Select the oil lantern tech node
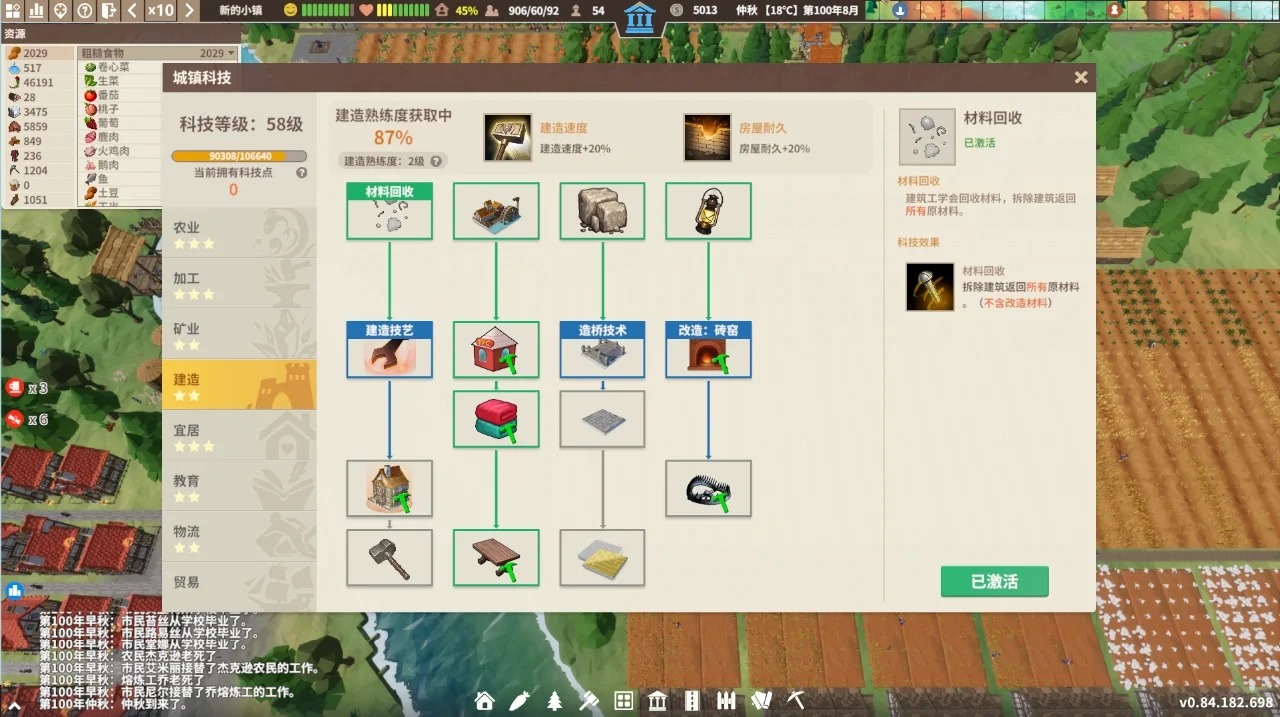 pyautogui.click(x=708, y=211)
